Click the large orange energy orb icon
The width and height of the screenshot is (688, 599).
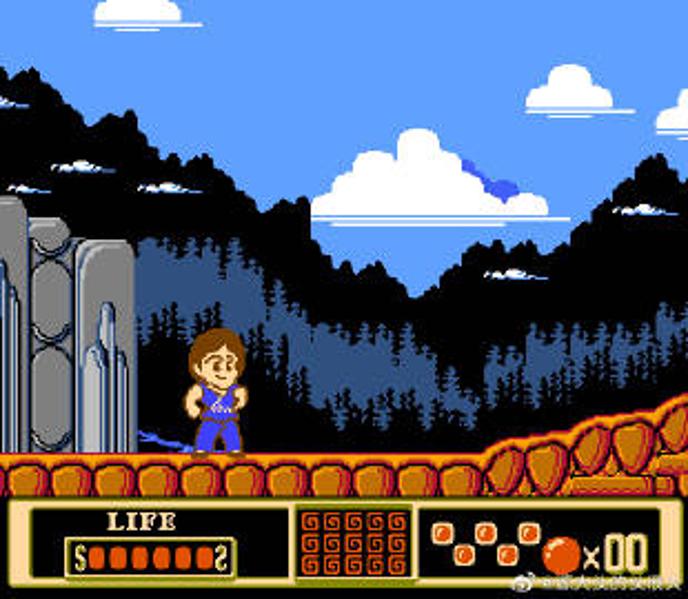561,554
